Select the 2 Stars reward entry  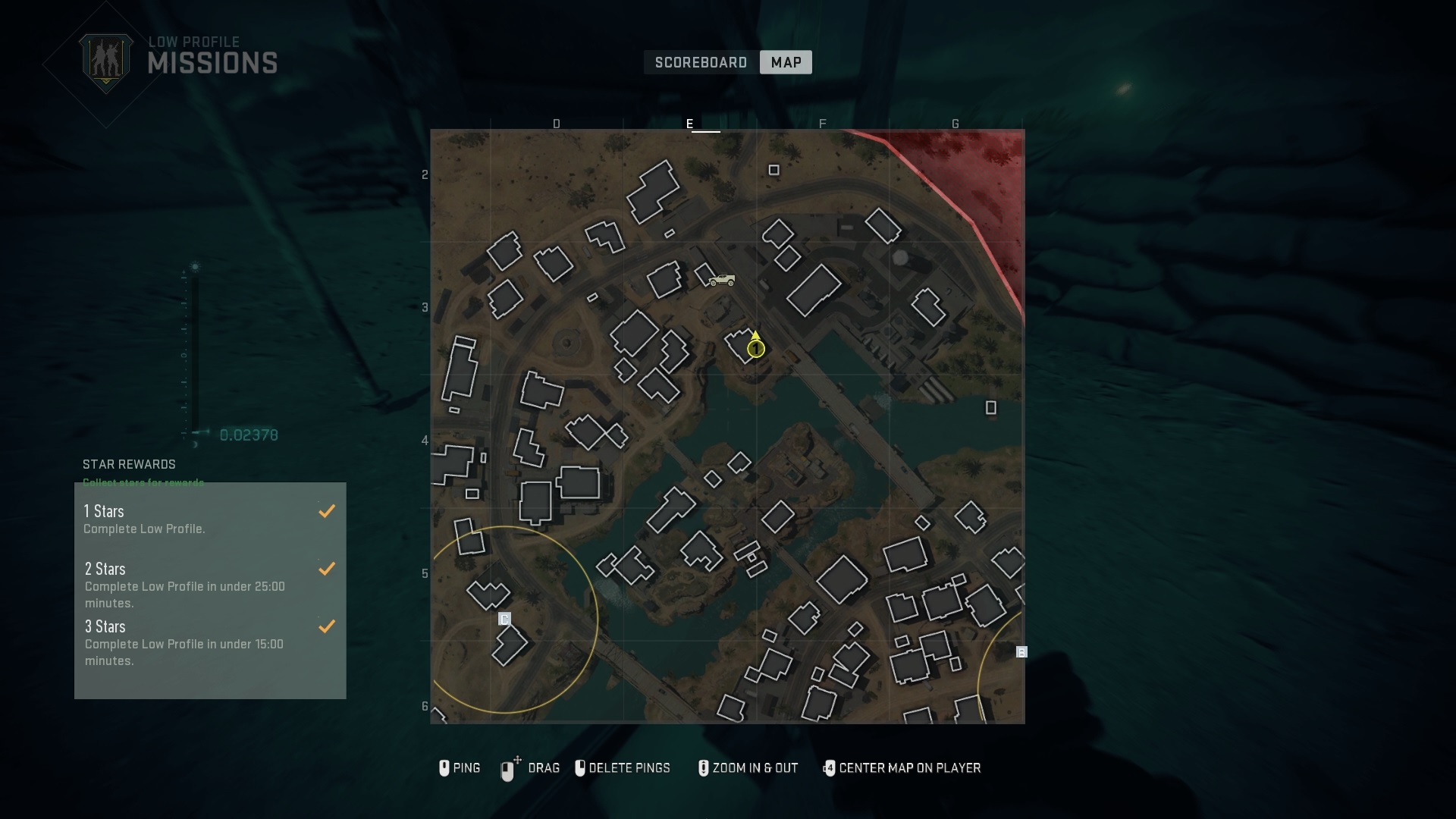pyautogui.click(x=190, y=585)
